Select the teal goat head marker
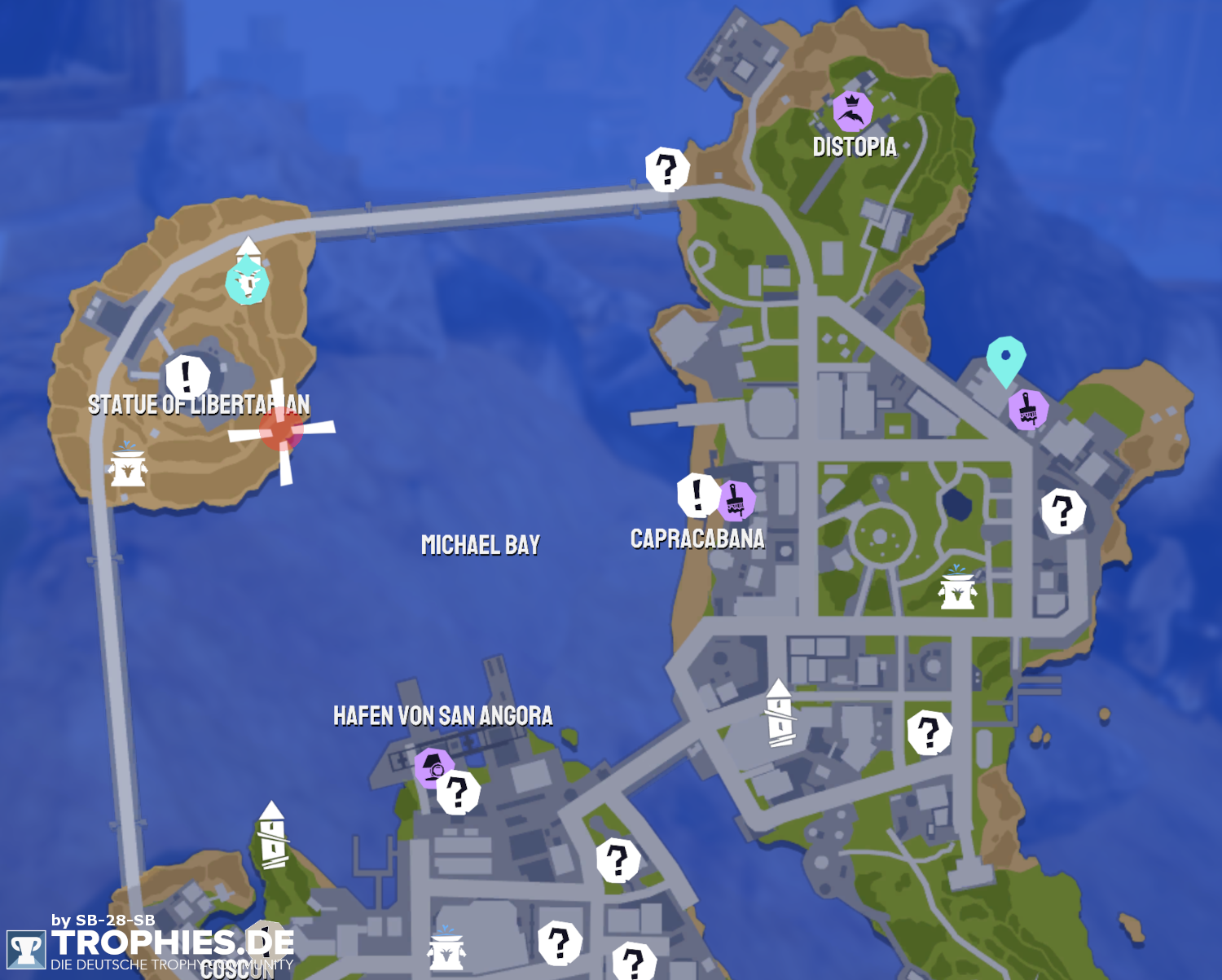1222x980 pixels. coord(247,282)
